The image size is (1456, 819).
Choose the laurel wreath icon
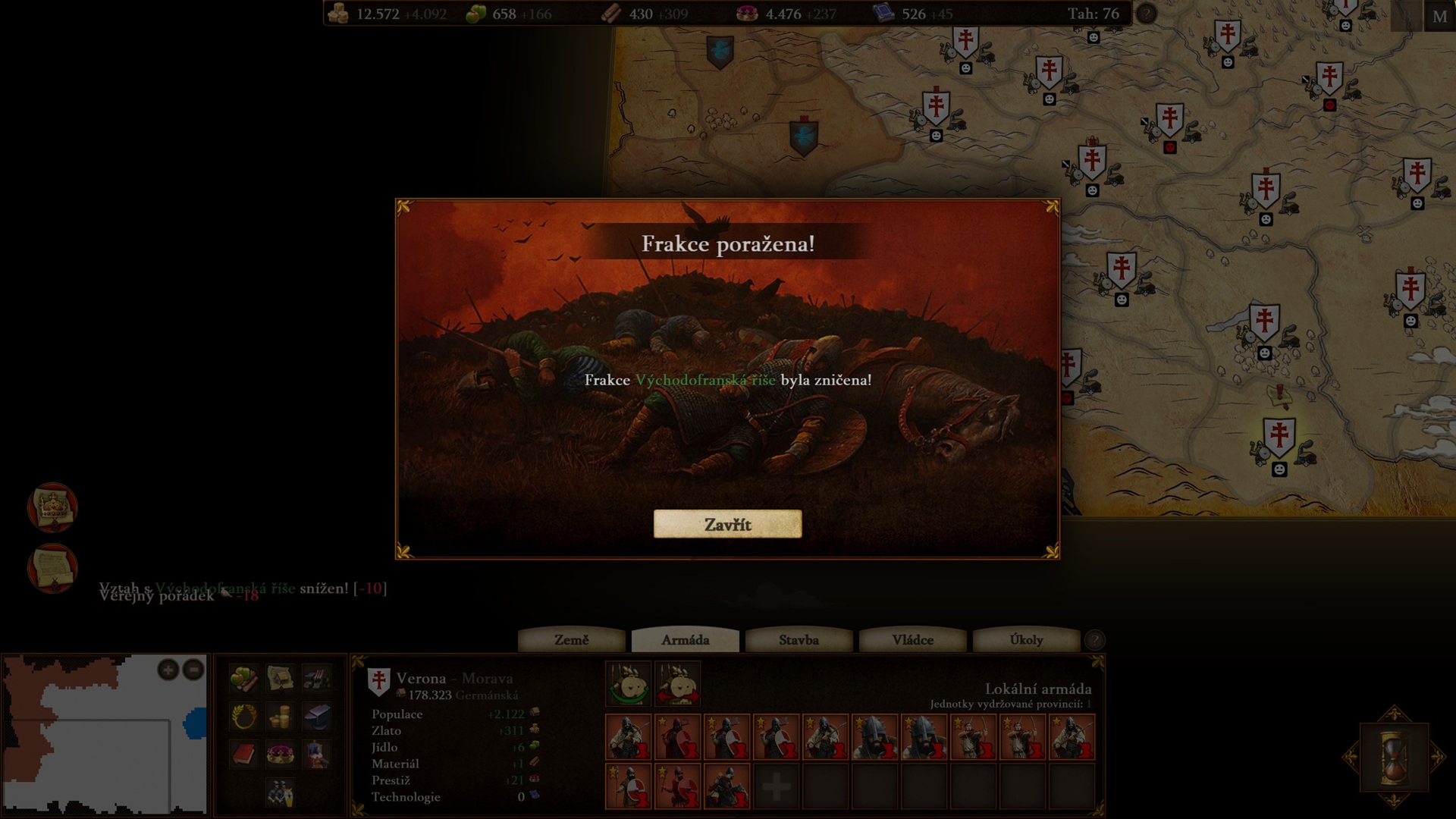click(x=243, y=716)
